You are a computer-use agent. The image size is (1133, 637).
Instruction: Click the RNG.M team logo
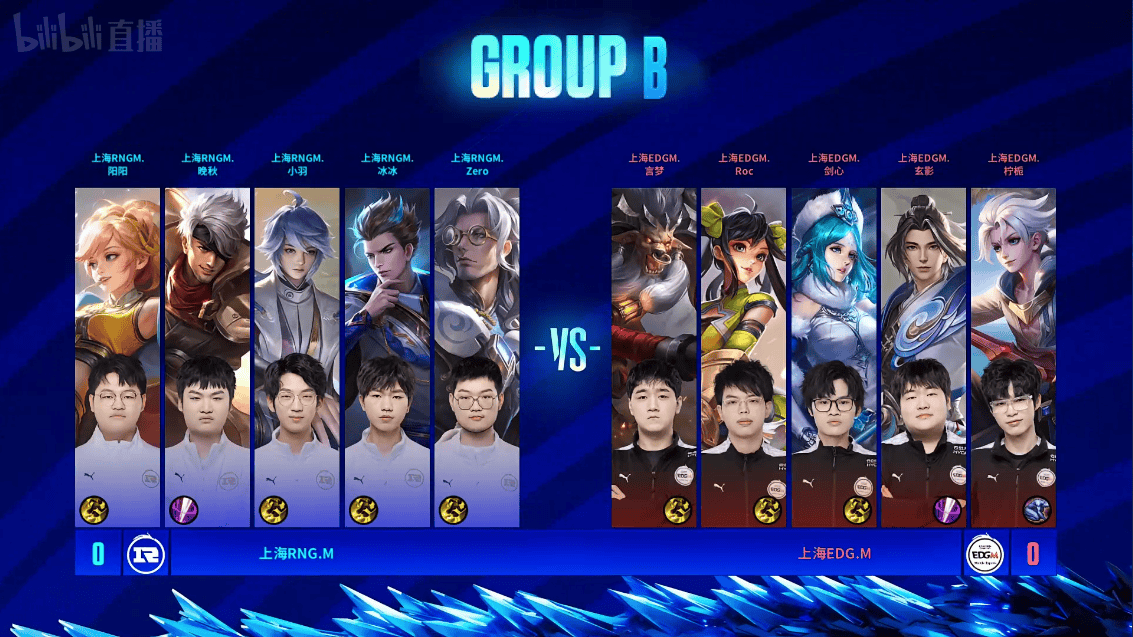[x=145, y=553]
